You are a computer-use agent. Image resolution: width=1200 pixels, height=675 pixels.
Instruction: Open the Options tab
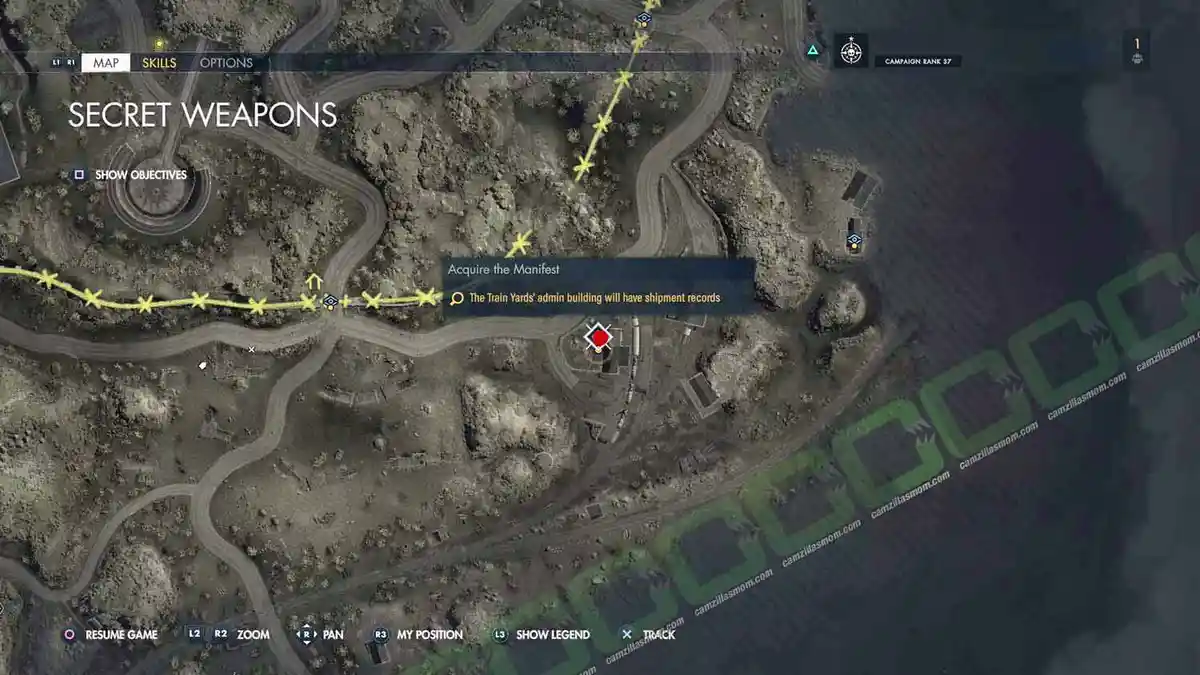tap(226, 63)
